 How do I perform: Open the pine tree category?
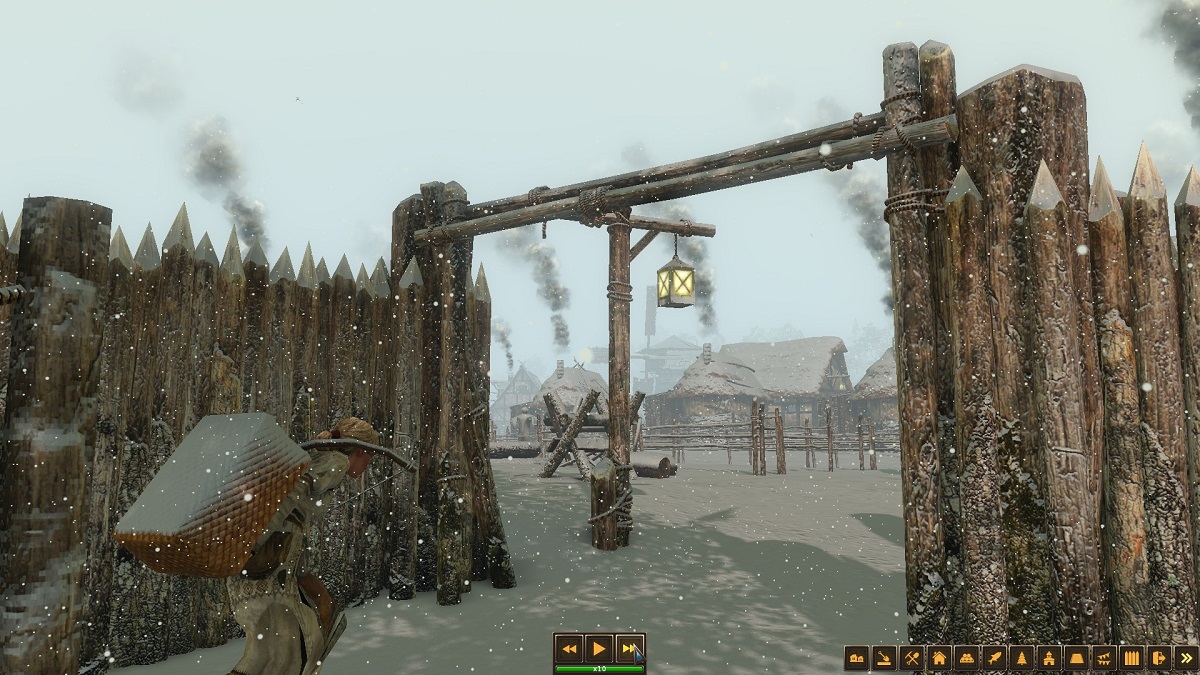(x=1022, y=658)
